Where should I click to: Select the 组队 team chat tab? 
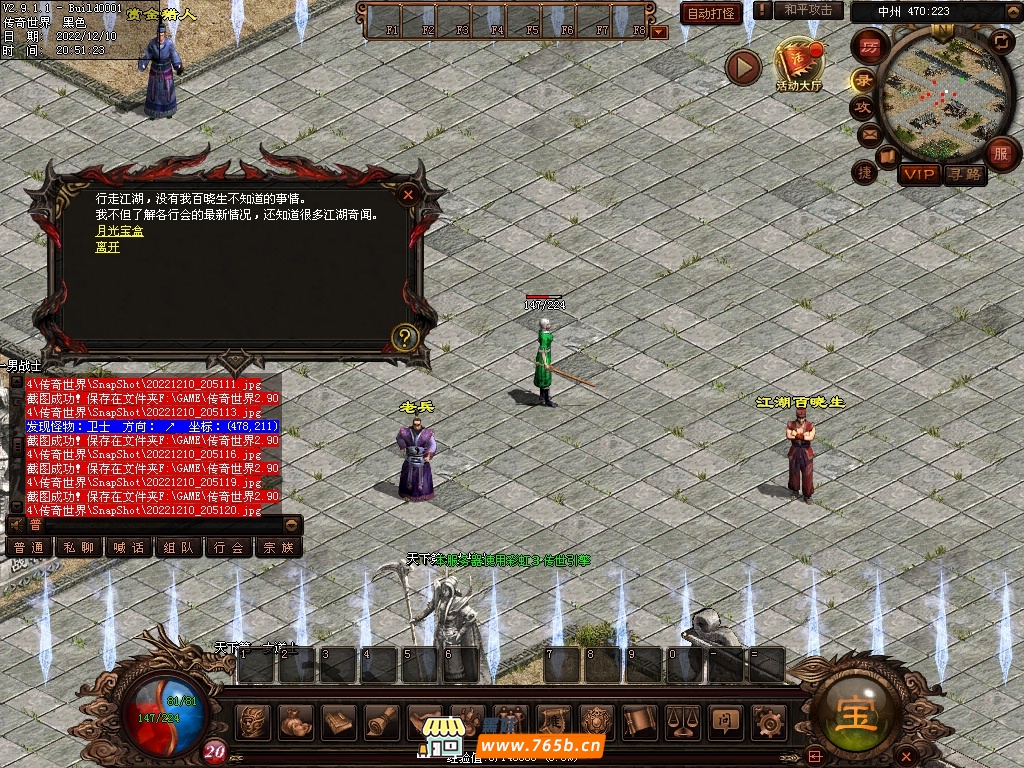point(178,547)
